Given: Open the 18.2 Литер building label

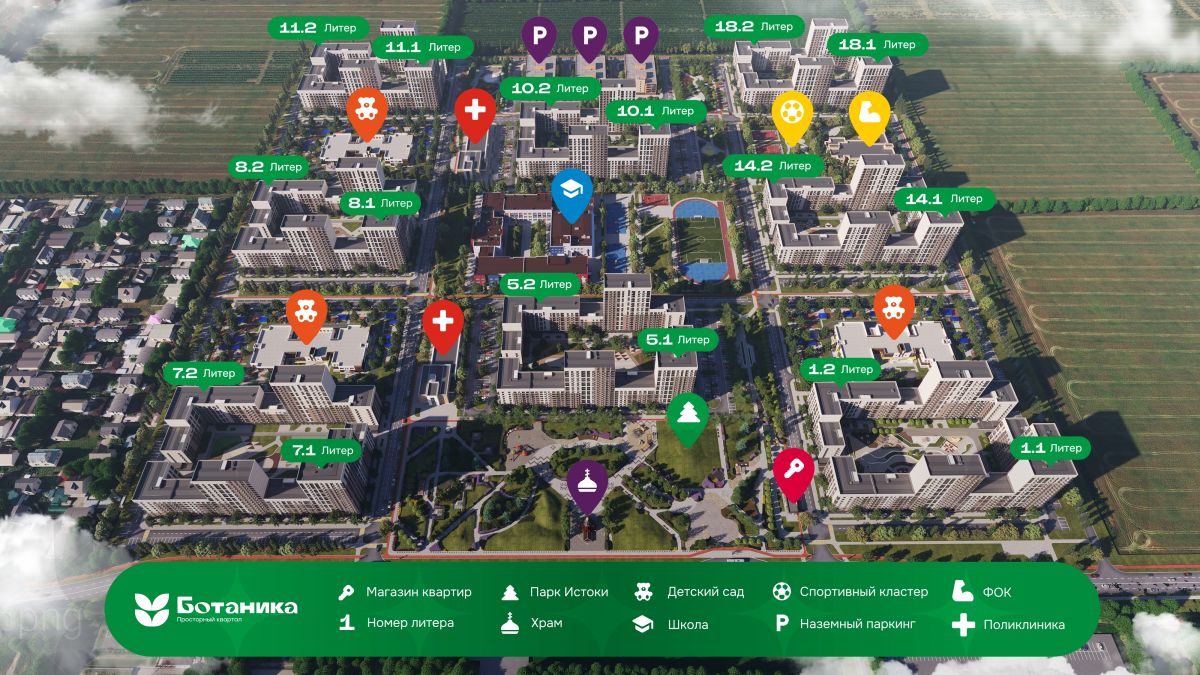Looking at the screenshot, I should pos(754,27).
